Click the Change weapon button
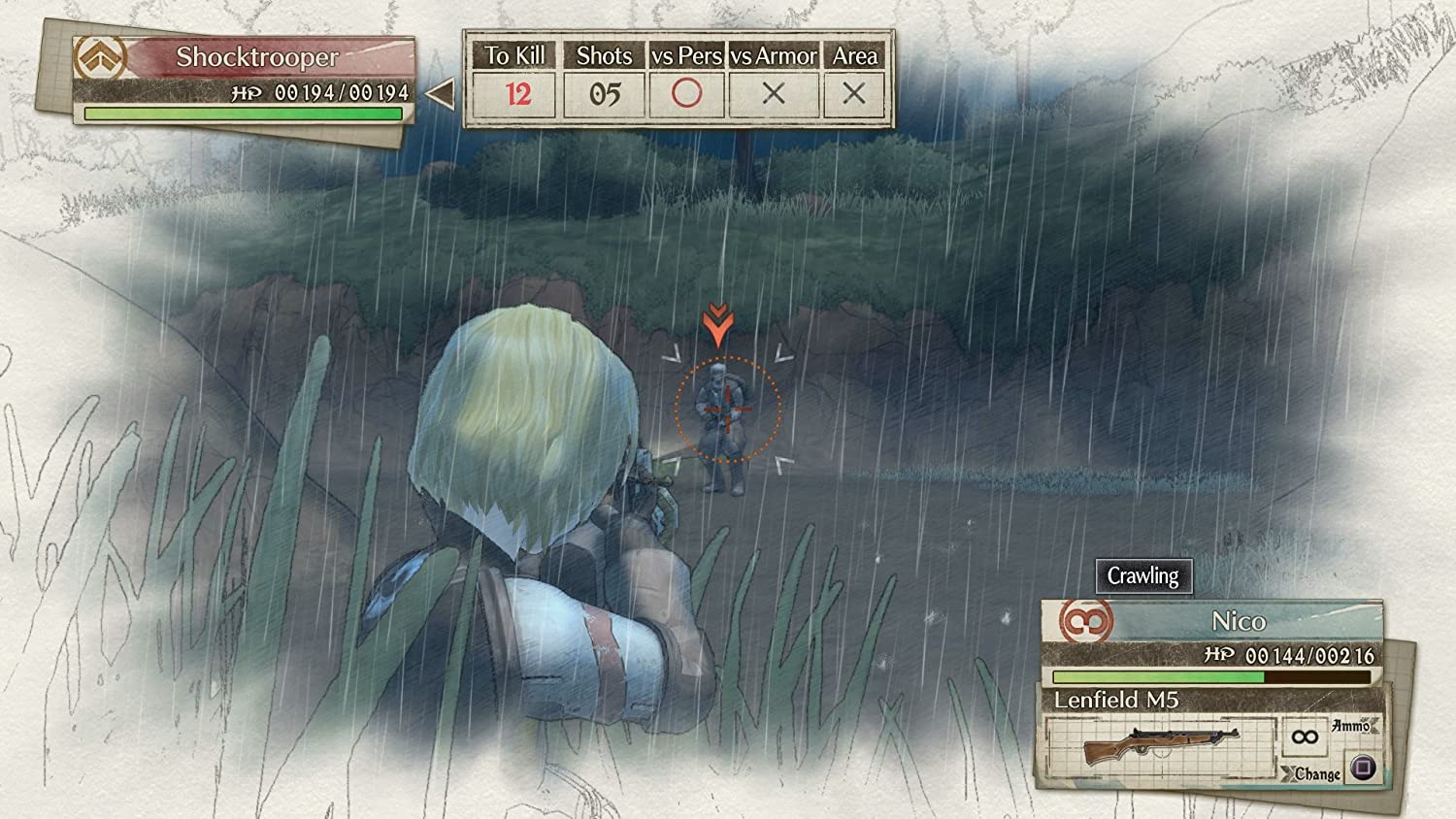Image resolution: width=1456 pixels, height=819 pixels. click(x=1363, y=769)
